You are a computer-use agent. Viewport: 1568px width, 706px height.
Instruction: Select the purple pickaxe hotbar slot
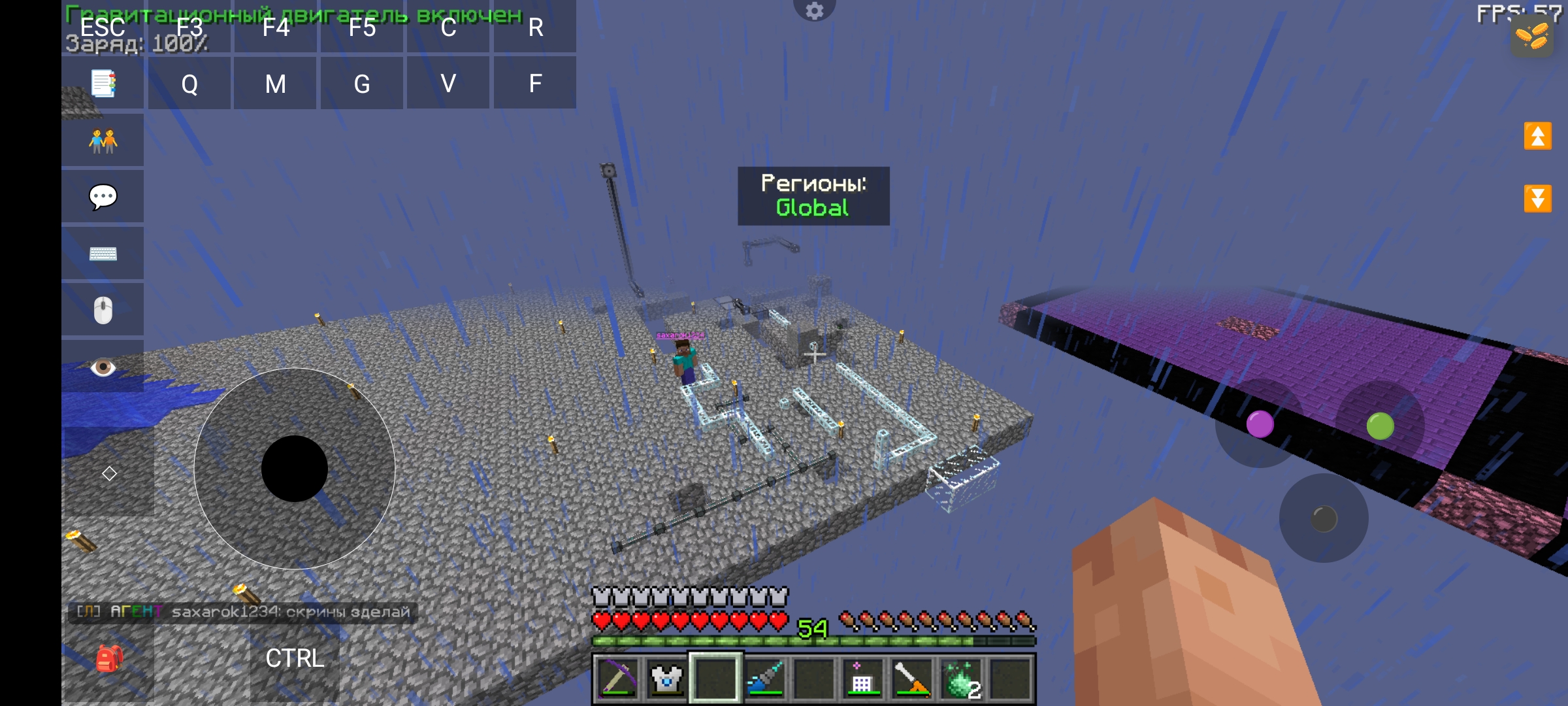617,679
